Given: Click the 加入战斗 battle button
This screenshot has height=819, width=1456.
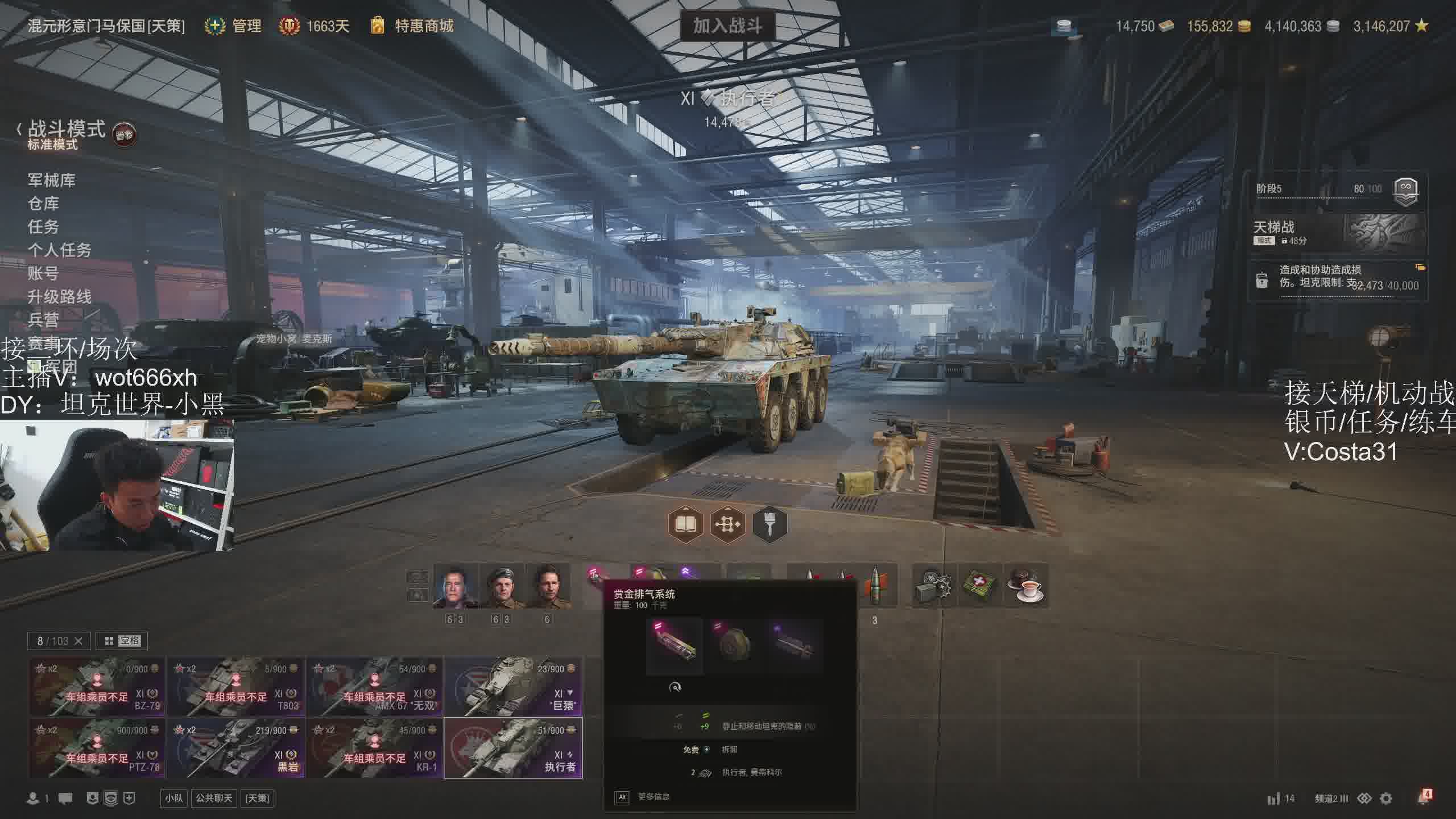Looking at the screenshot, I should click(x=727, y=26).
